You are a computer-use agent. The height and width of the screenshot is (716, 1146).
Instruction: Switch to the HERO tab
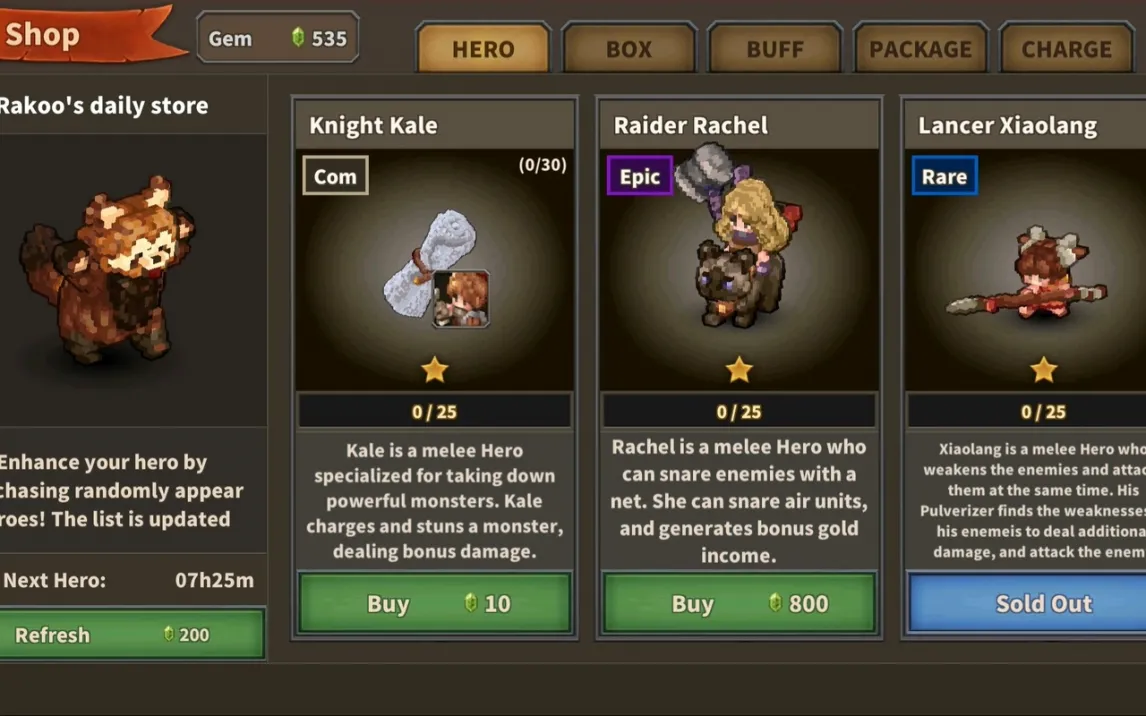pyautogui.click(x=483, y=49)
